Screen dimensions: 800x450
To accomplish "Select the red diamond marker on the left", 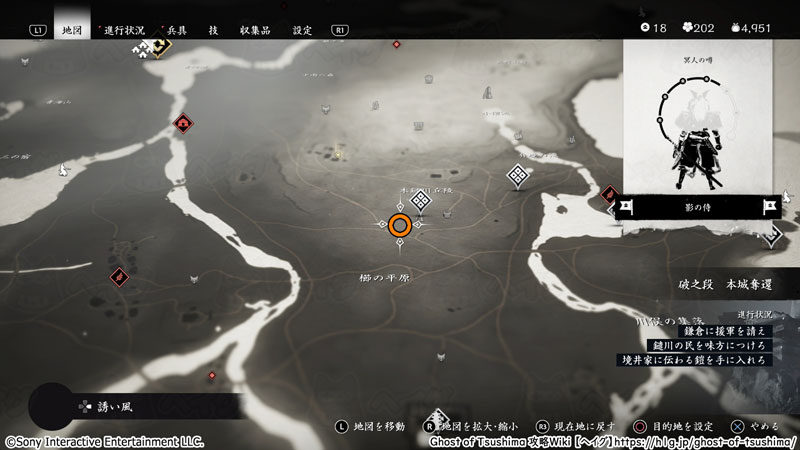I will click(119, 275).
